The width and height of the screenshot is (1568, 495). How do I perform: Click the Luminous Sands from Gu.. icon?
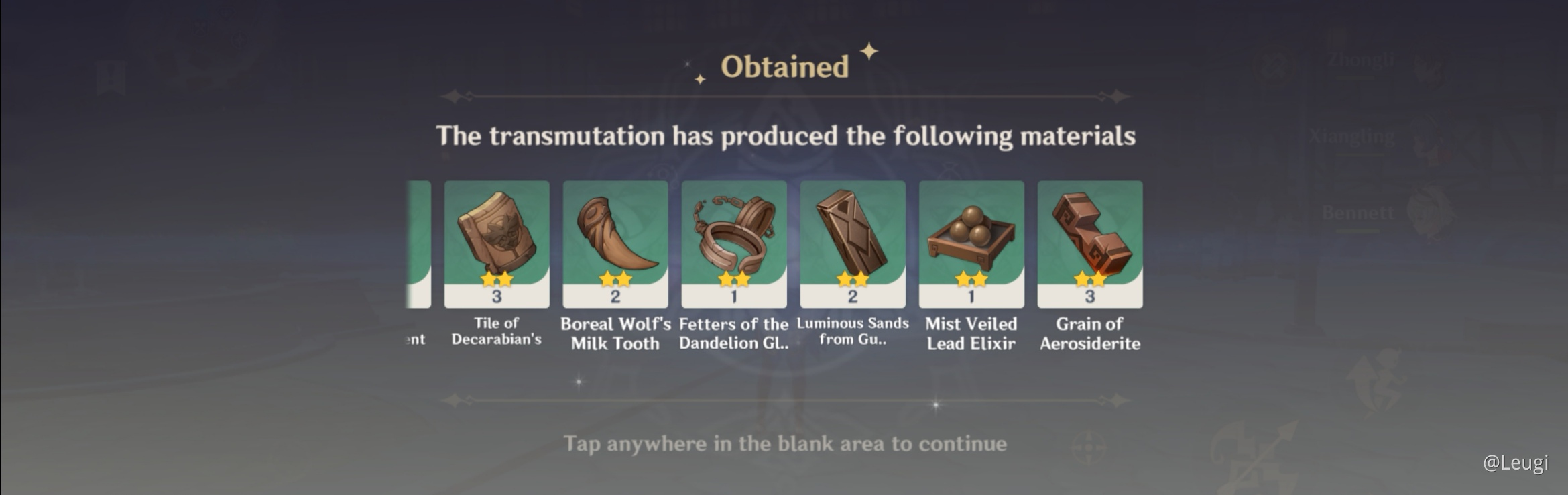tap(852, 235)
